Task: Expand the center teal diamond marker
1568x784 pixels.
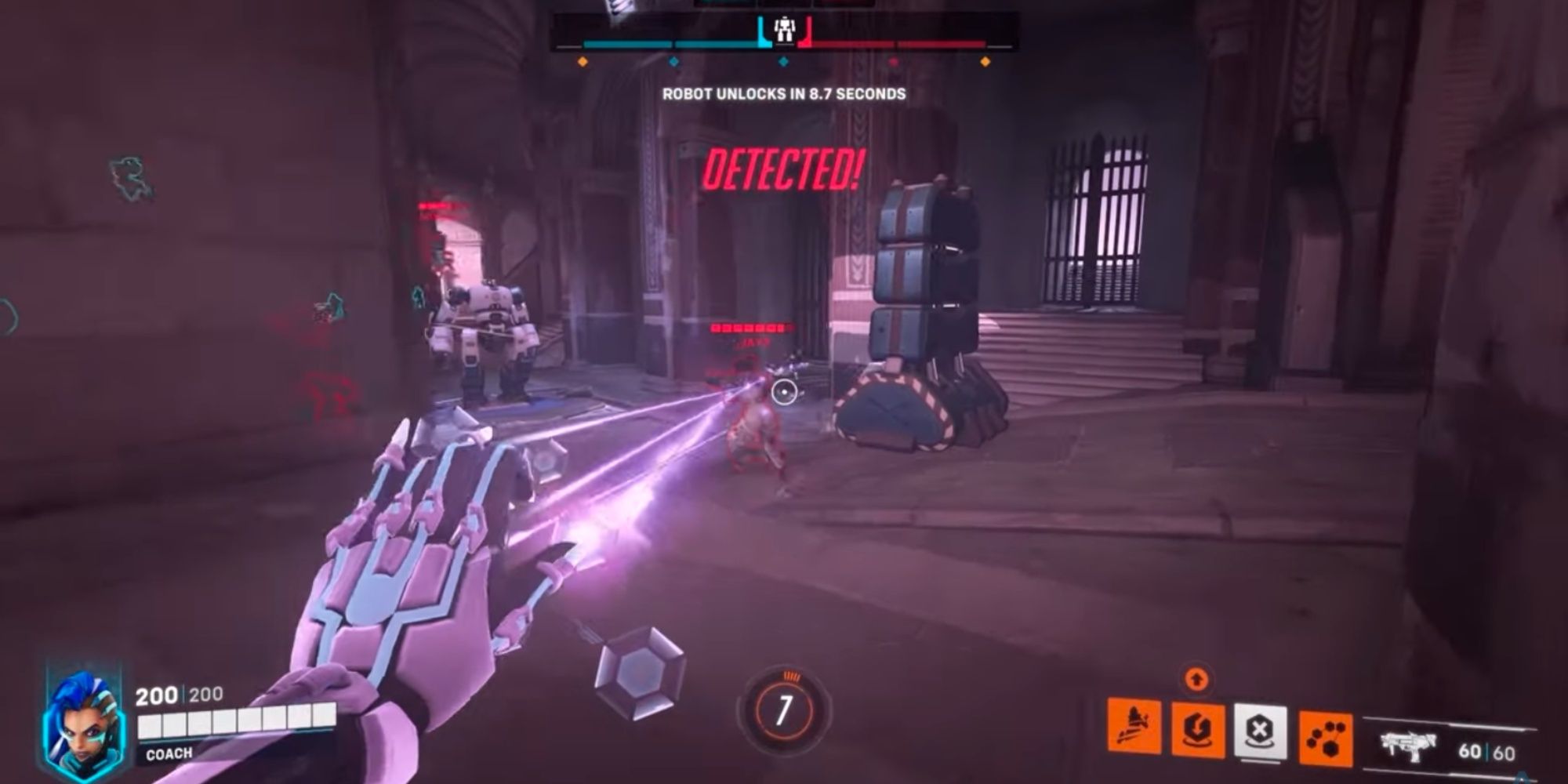Action: pyautogui.click(x=782, y=63)
